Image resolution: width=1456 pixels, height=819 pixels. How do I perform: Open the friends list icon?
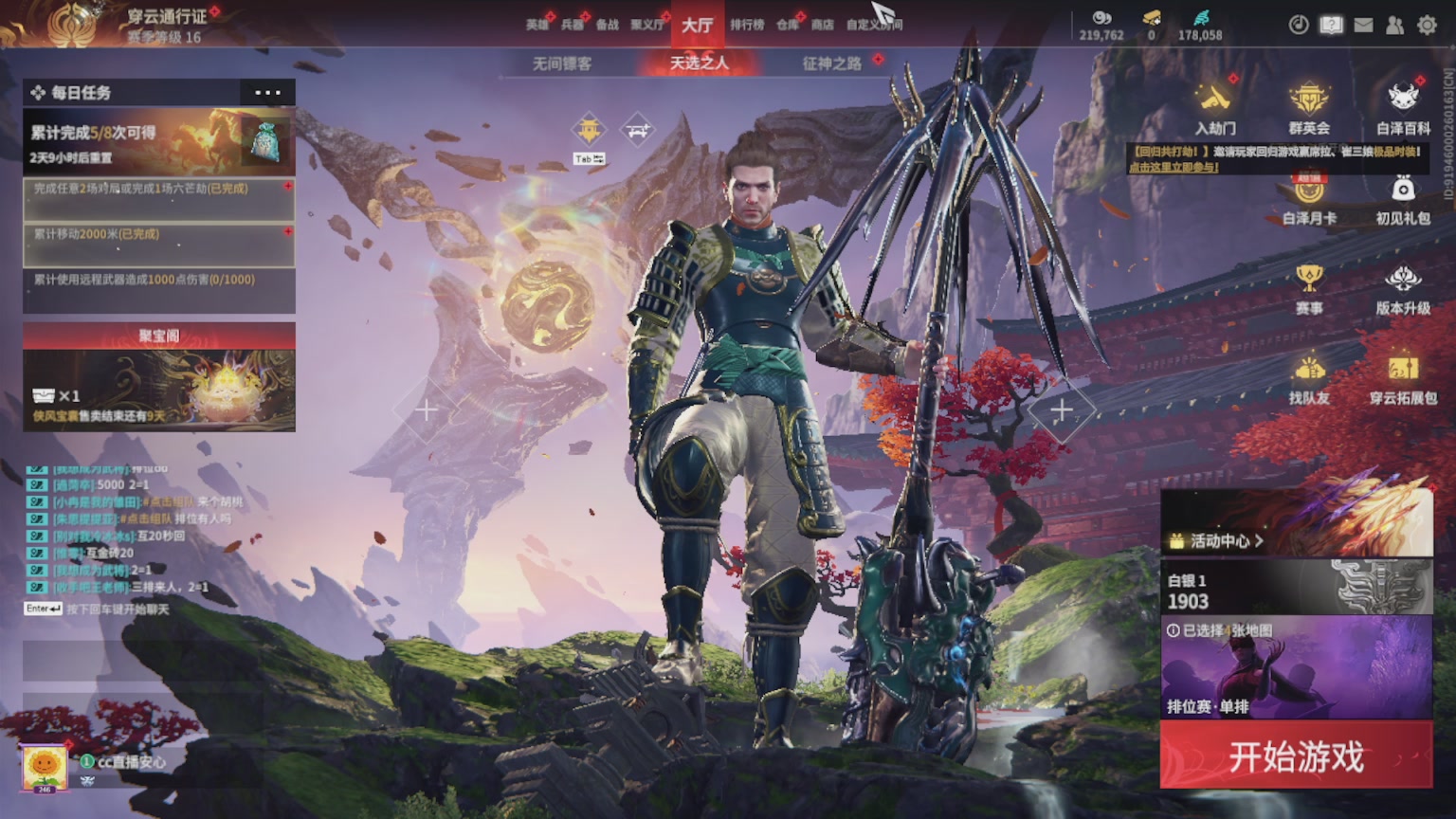tap(1394, 26)
